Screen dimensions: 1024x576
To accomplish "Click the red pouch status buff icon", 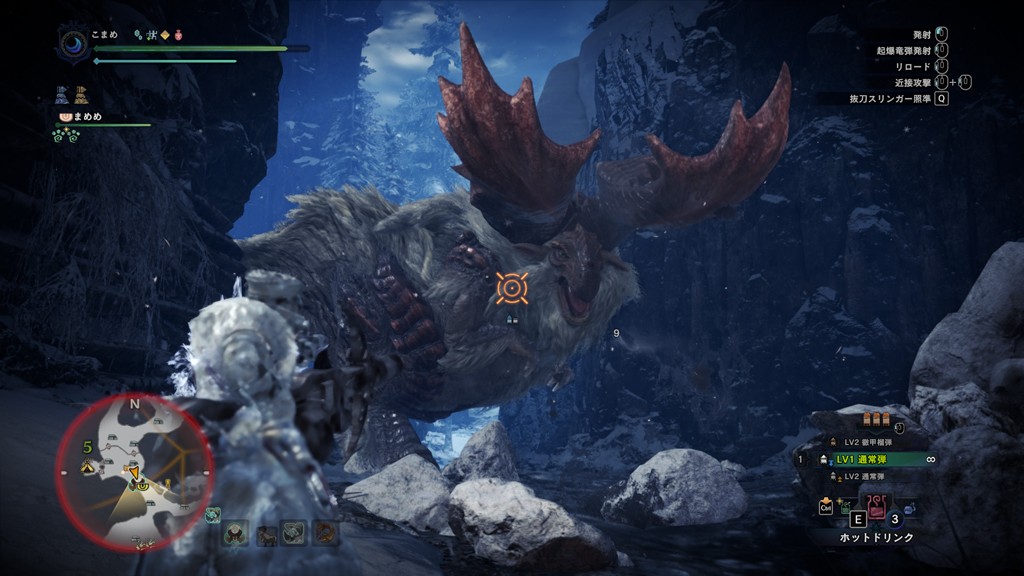I will coord(177,34).
